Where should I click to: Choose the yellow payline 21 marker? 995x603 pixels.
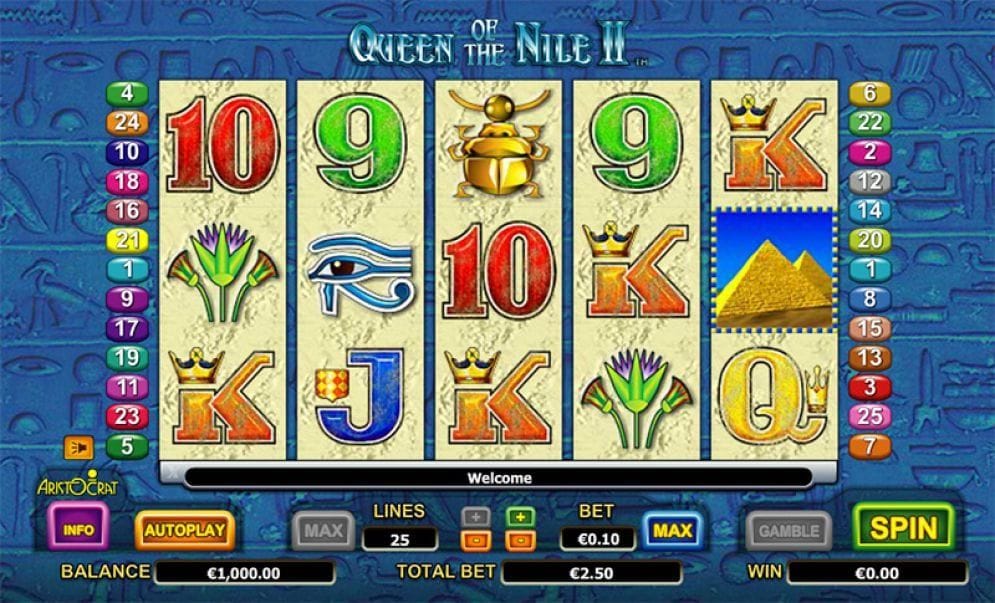[x=127, y=240]
